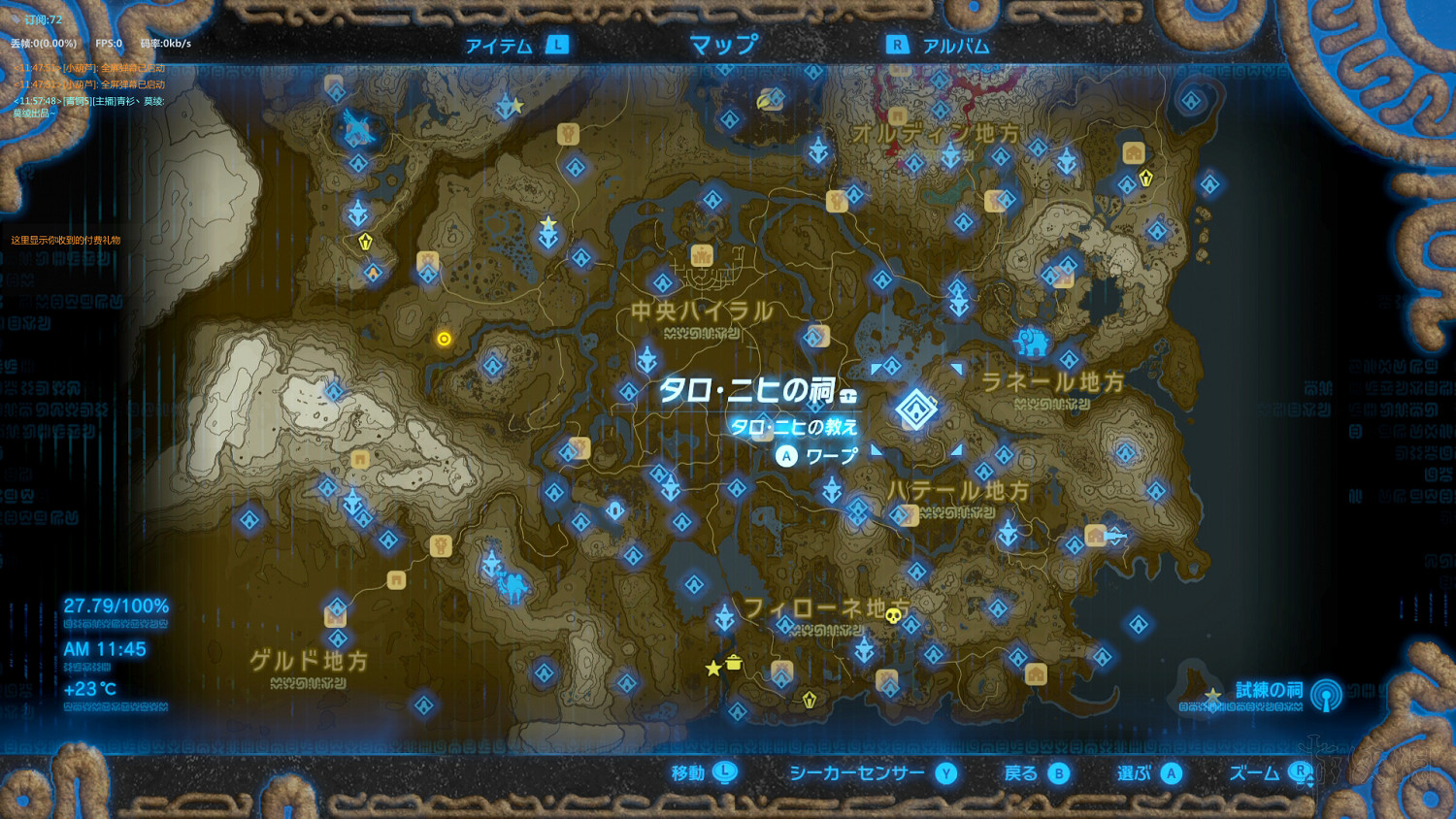
Task: Click the yellow completed shrine icon below フィローネ地方
Action: point(809,699)
